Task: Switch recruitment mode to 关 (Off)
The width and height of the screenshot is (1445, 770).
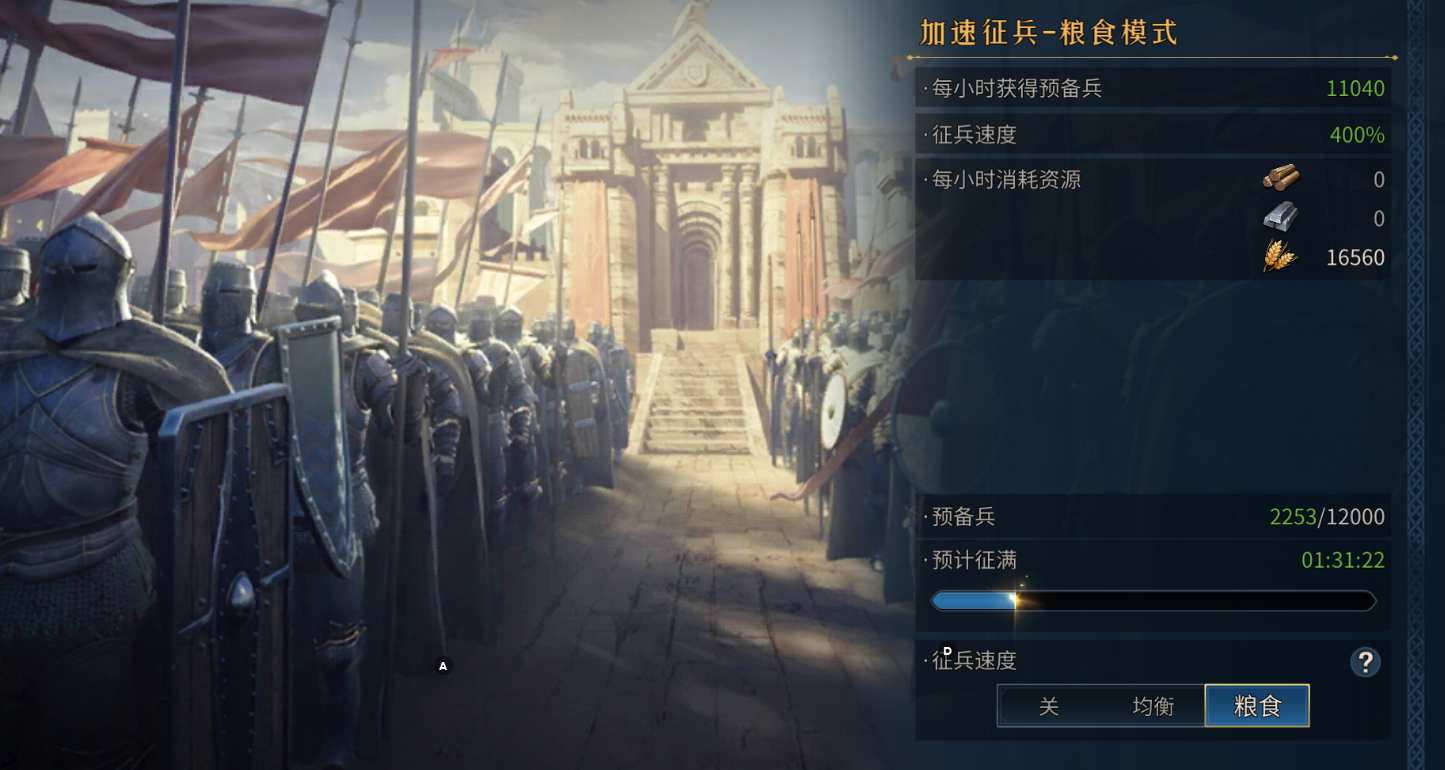Action: coord(1048,705)
